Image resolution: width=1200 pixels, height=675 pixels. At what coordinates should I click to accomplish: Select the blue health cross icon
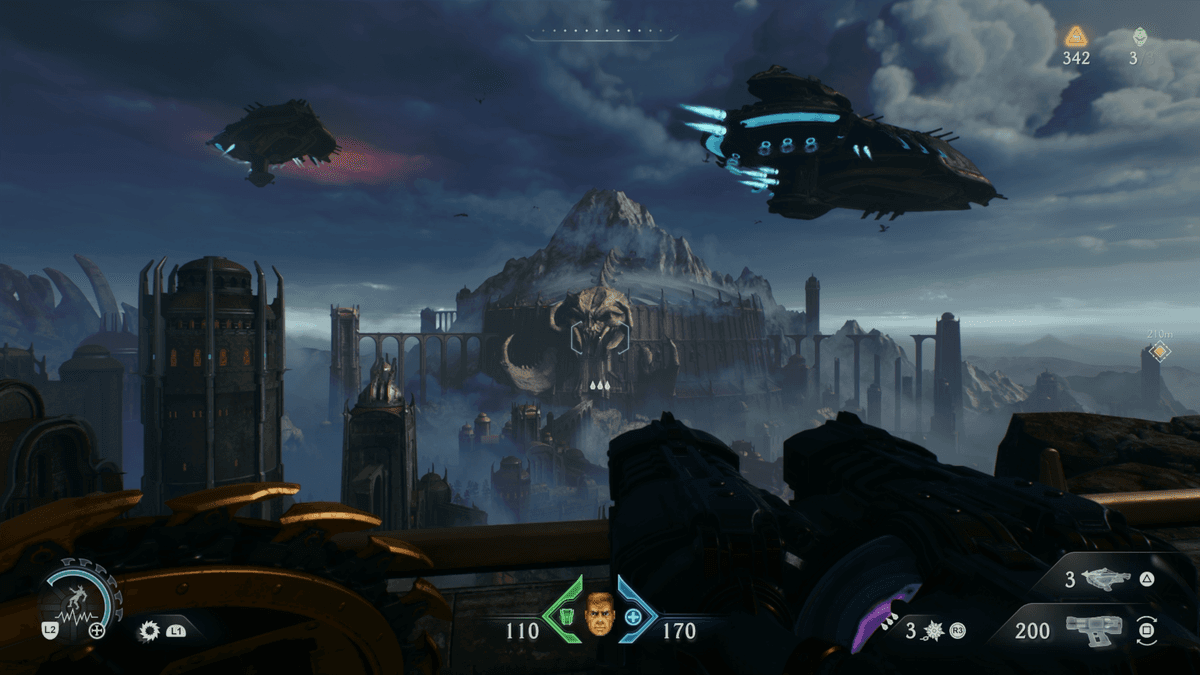633,617
